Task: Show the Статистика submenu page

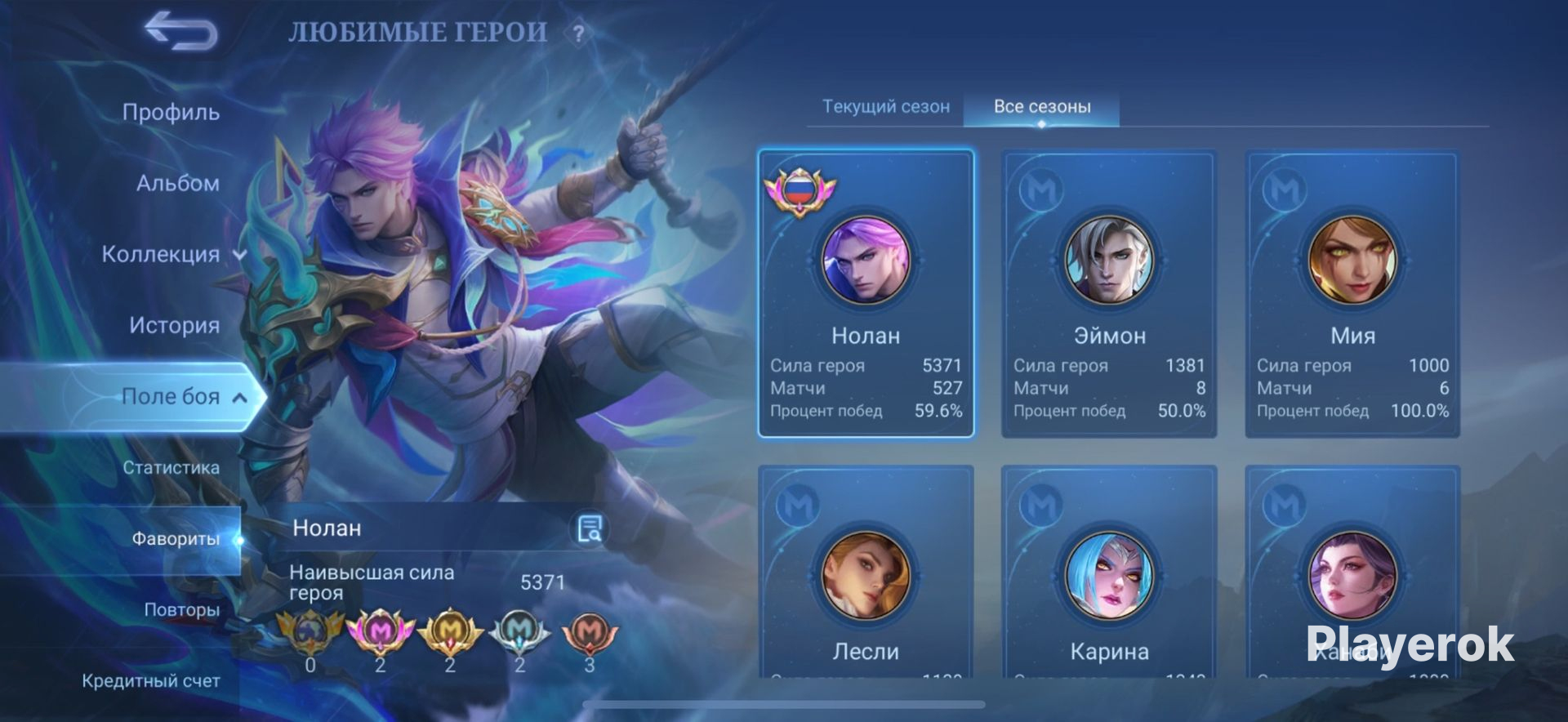Action: [x=171, y=468]
